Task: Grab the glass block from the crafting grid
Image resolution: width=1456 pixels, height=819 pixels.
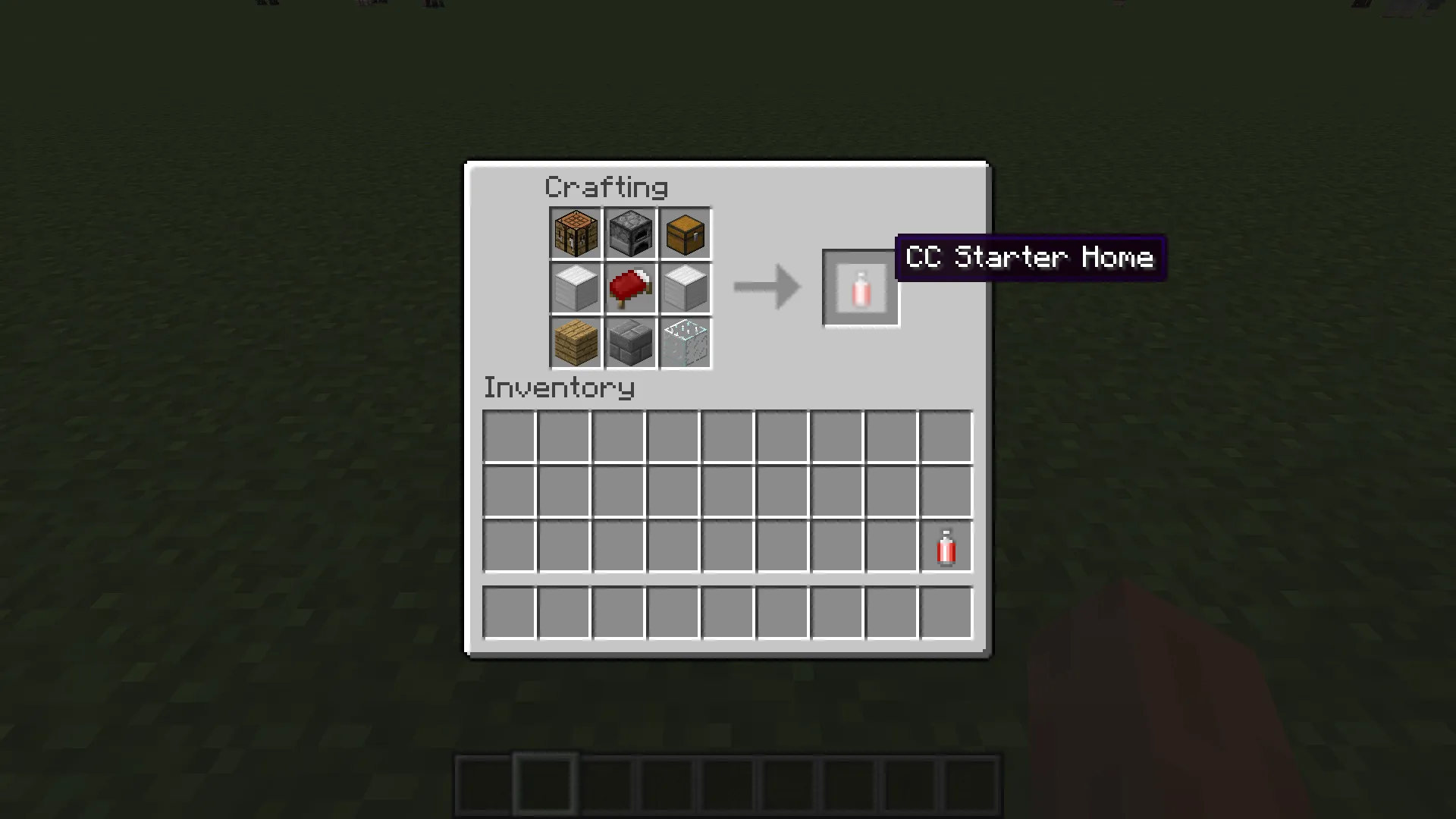Action: (x=685, y=342)
